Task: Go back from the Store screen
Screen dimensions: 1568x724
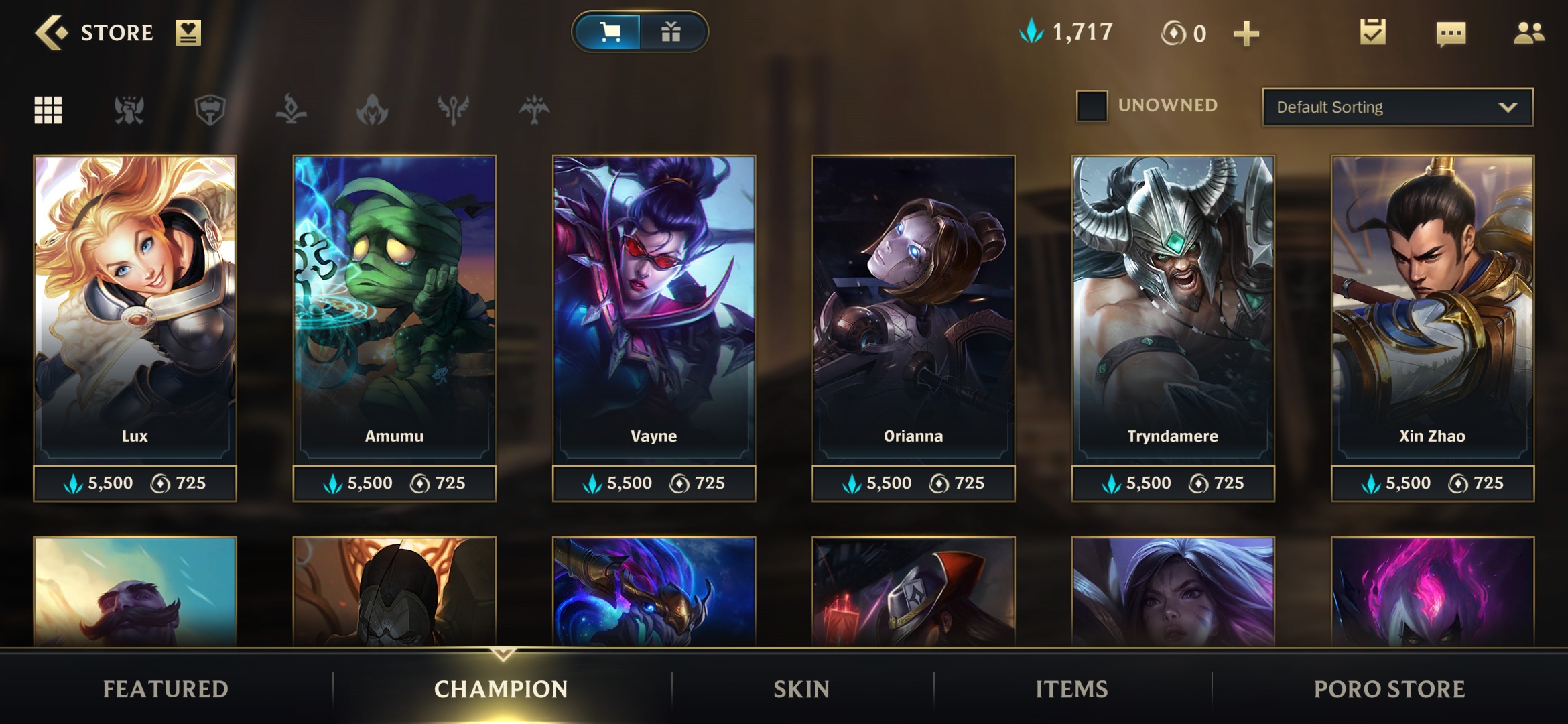Action: point(51,32)
